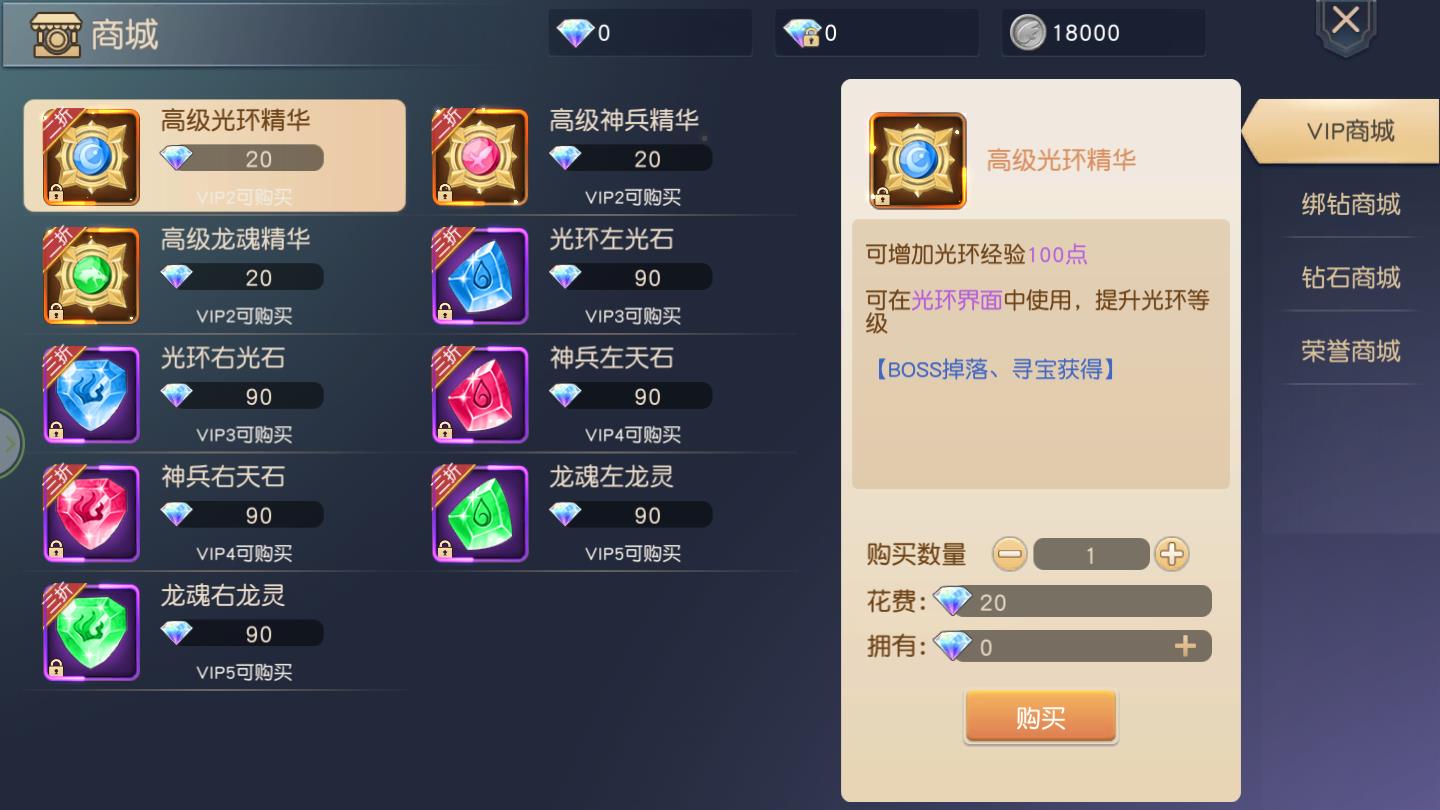Select the 光环右光石 item icon

[91, 394]
